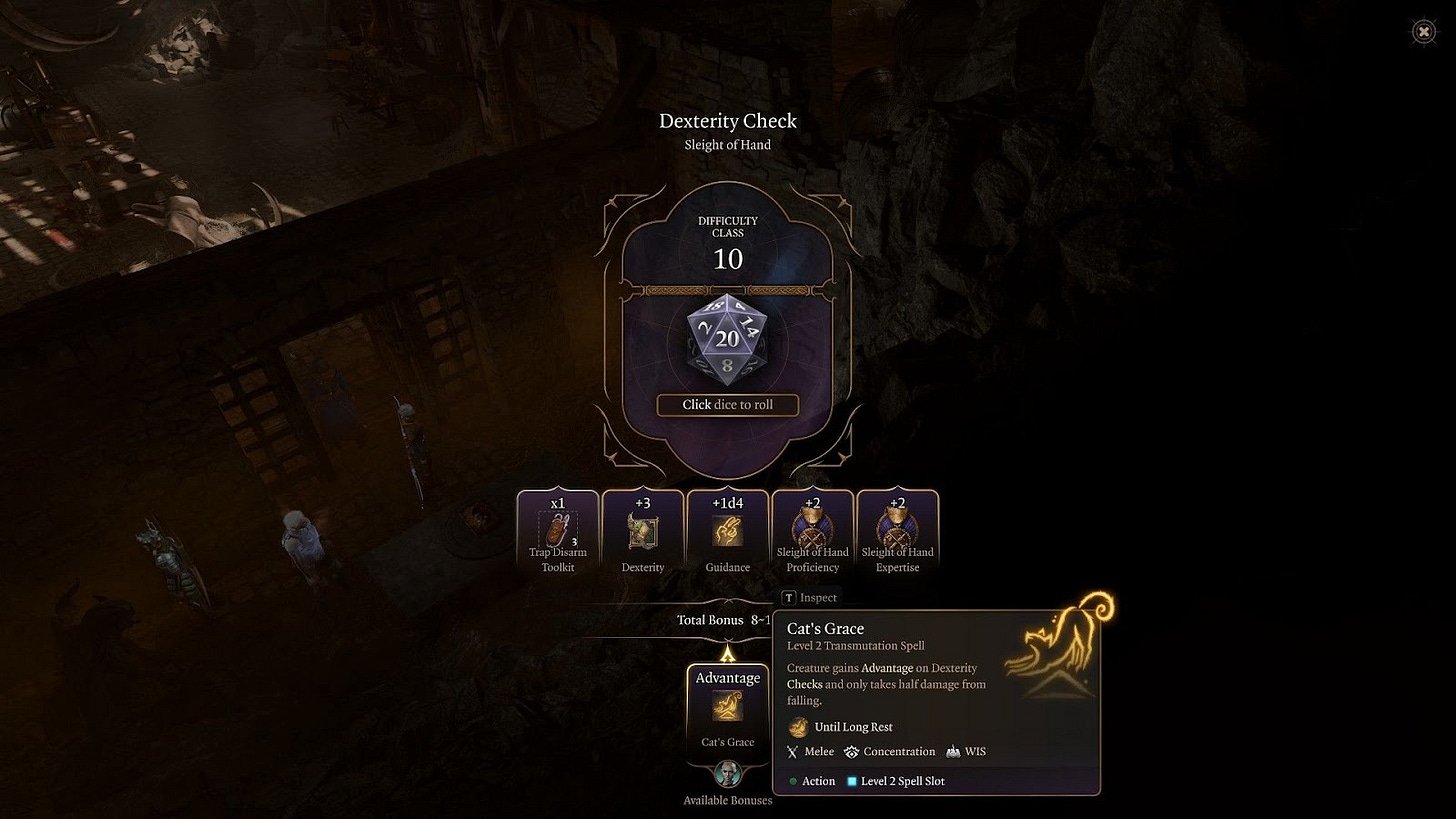Viewport: 1456px width, 819px height.
Task: Select the Sleight of Hand Expertise icon
Action: click(x=897, y=525)
